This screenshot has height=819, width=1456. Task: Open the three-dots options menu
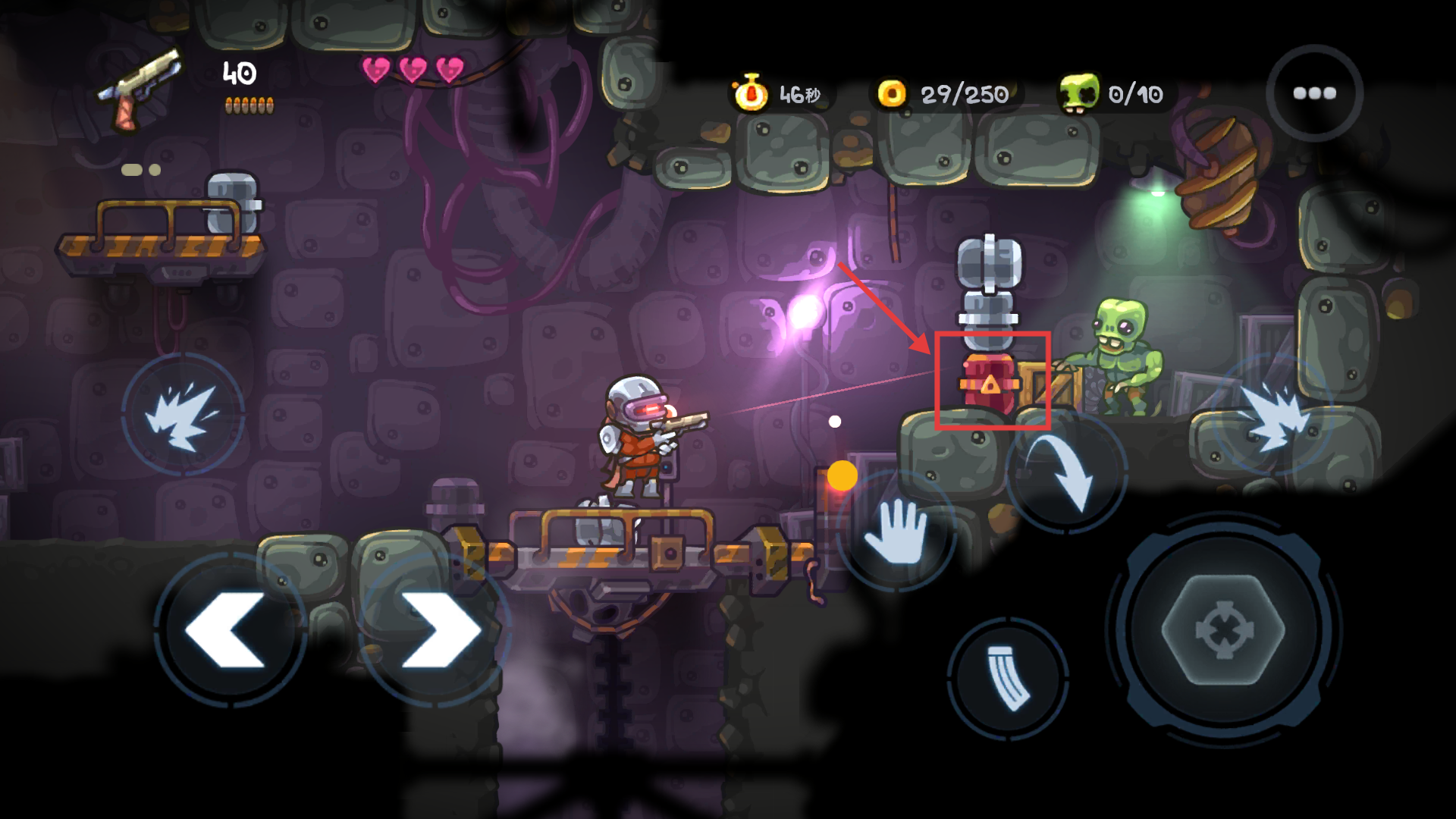tap(1314, 93)
